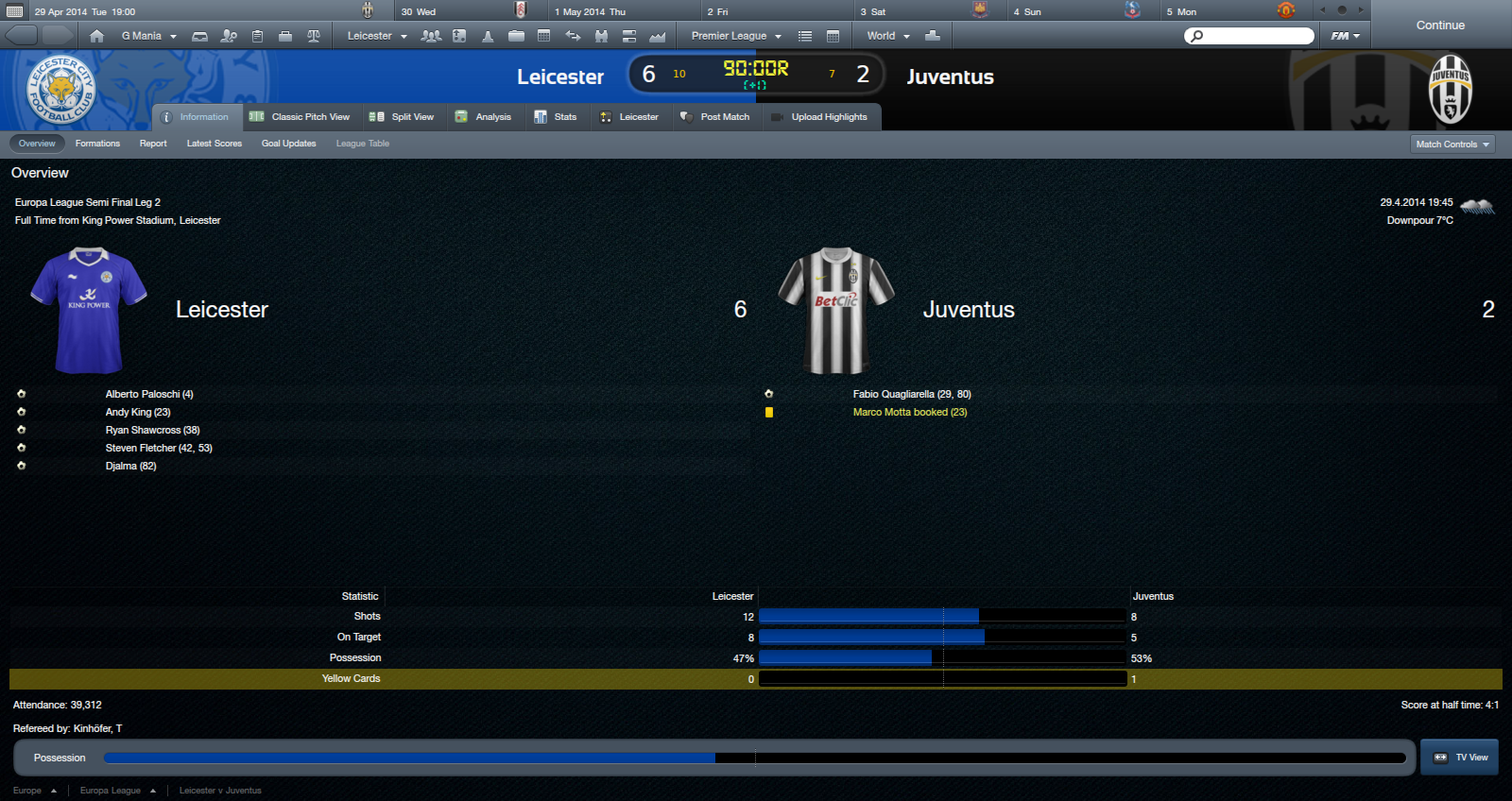Open the Goal Updates sub-tab
This screenshot has height=801, width=1512.
(288, 144)
